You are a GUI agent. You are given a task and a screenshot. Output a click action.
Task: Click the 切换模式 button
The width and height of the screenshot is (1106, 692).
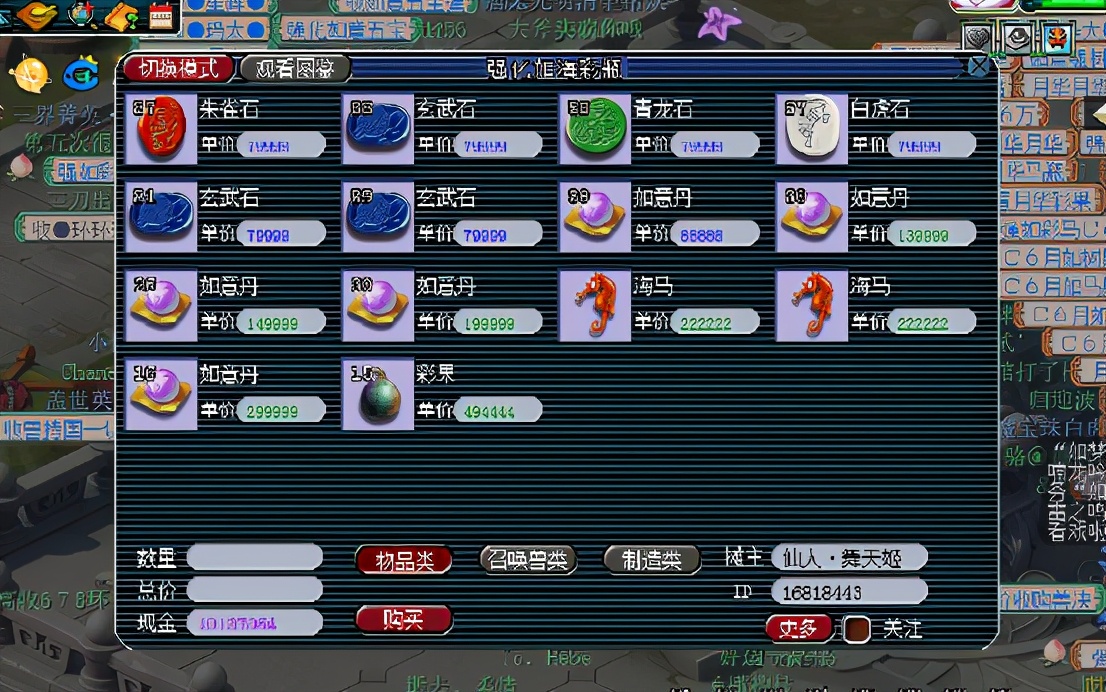coord(178,68)
